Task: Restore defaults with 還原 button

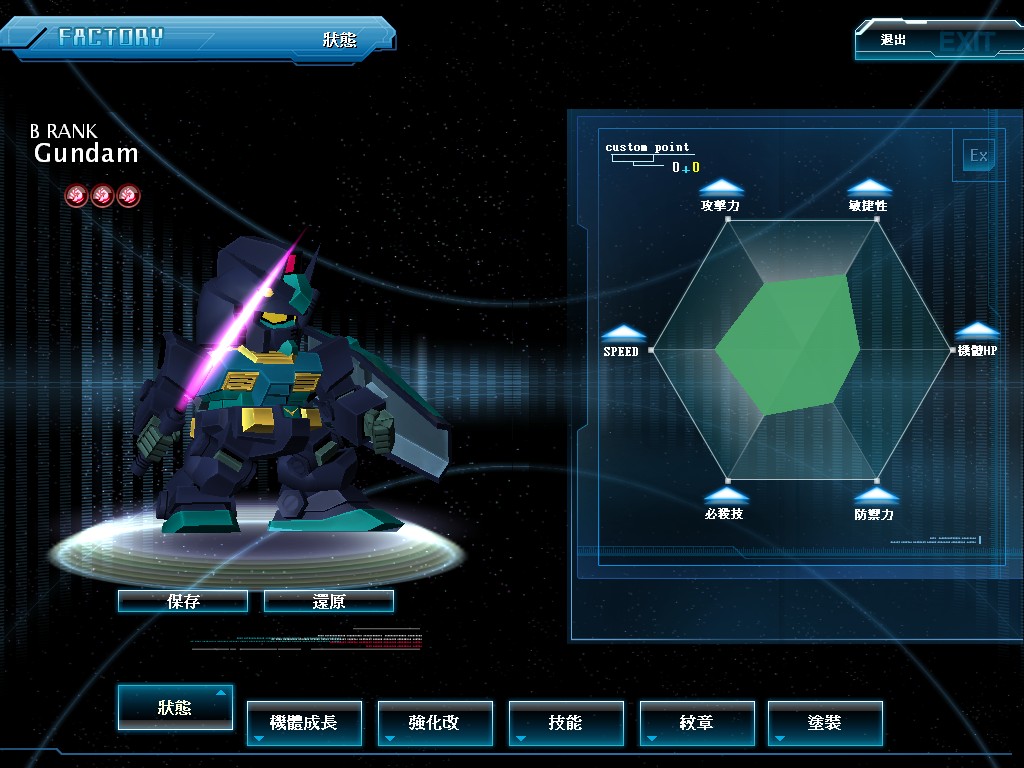Action: tap(329, 601)
